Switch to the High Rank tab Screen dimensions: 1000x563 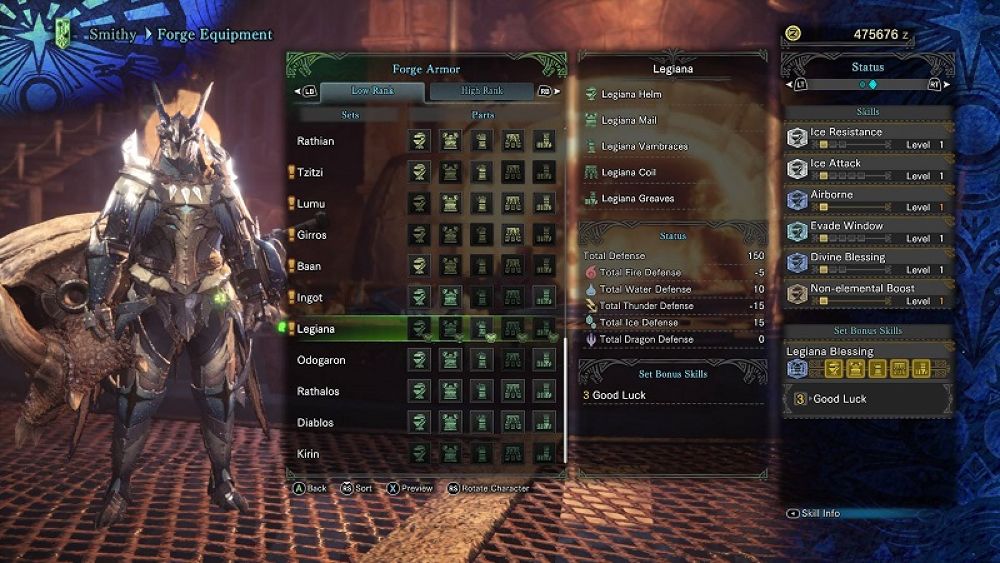tap(483, 91)
